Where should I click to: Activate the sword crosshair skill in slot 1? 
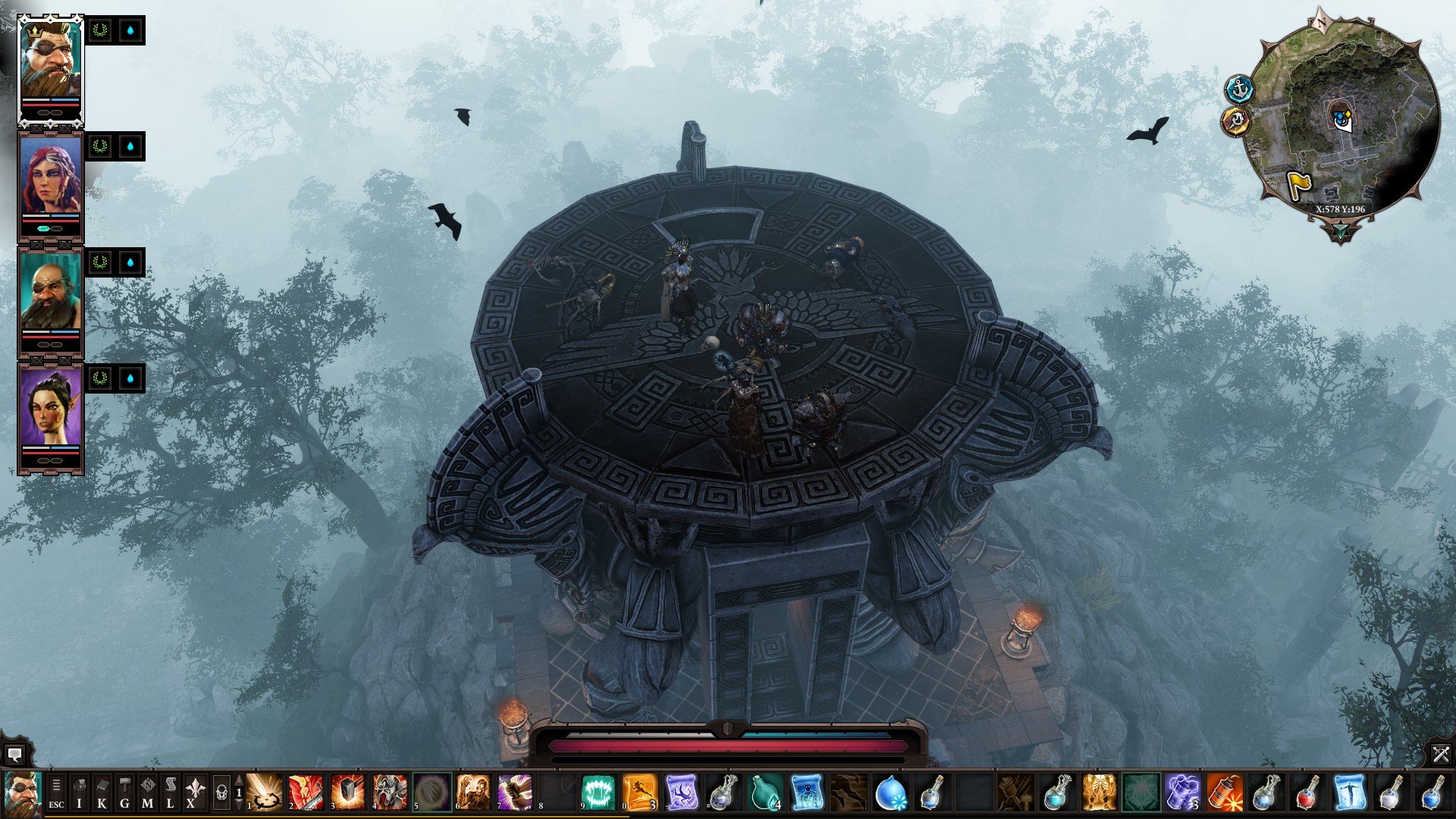click(x=265, y=793)
